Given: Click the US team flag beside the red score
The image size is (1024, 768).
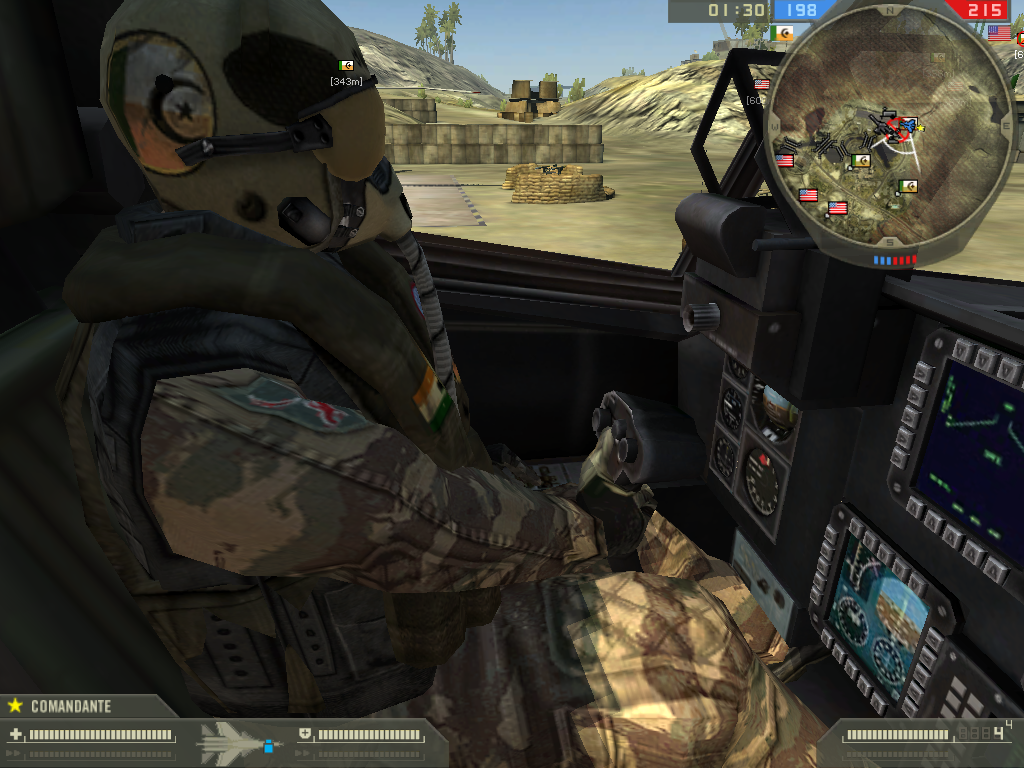Looking at the screenshot, I should click(x=998, y=32).
